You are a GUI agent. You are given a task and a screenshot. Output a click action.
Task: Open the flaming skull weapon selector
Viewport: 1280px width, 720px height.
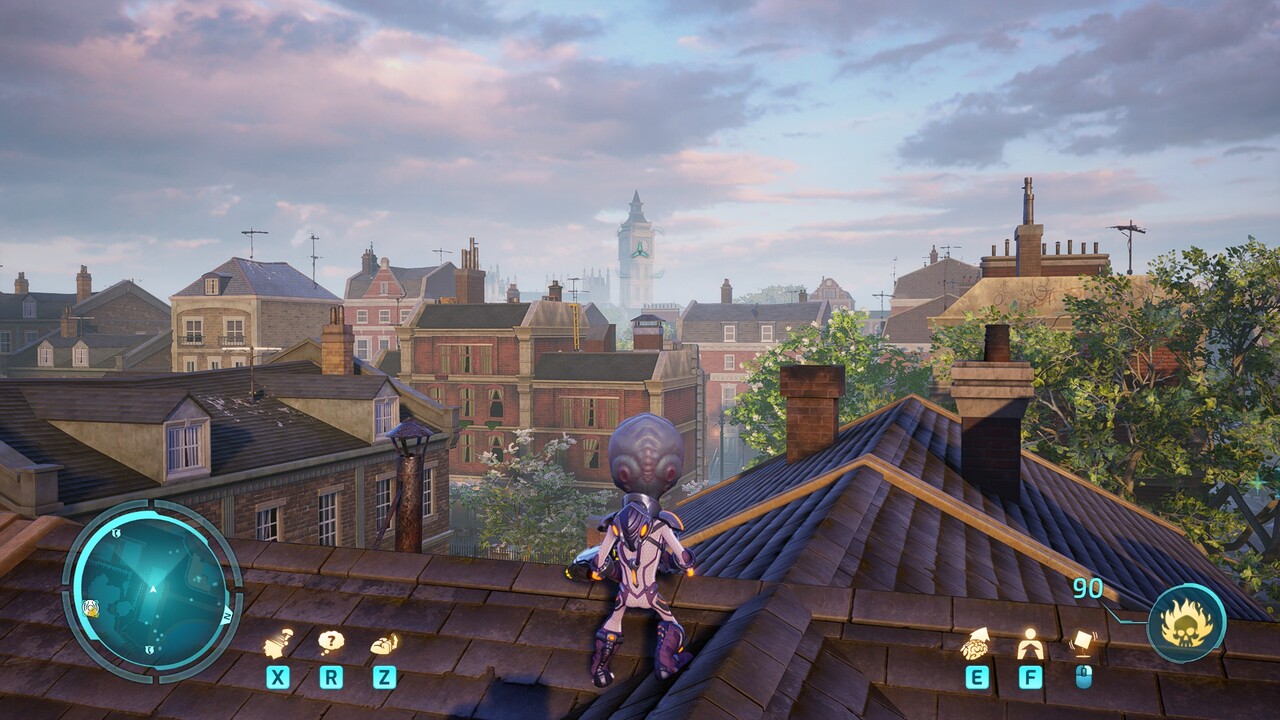pos(1186,623)
